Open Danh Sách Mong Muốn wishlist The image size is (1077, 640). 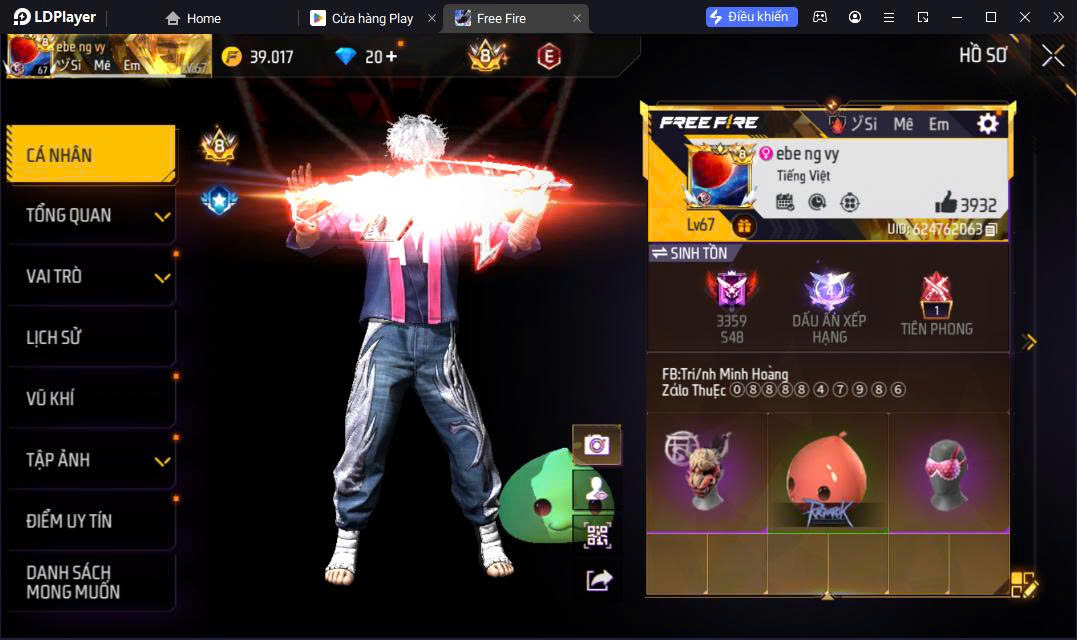click(90, 582)
